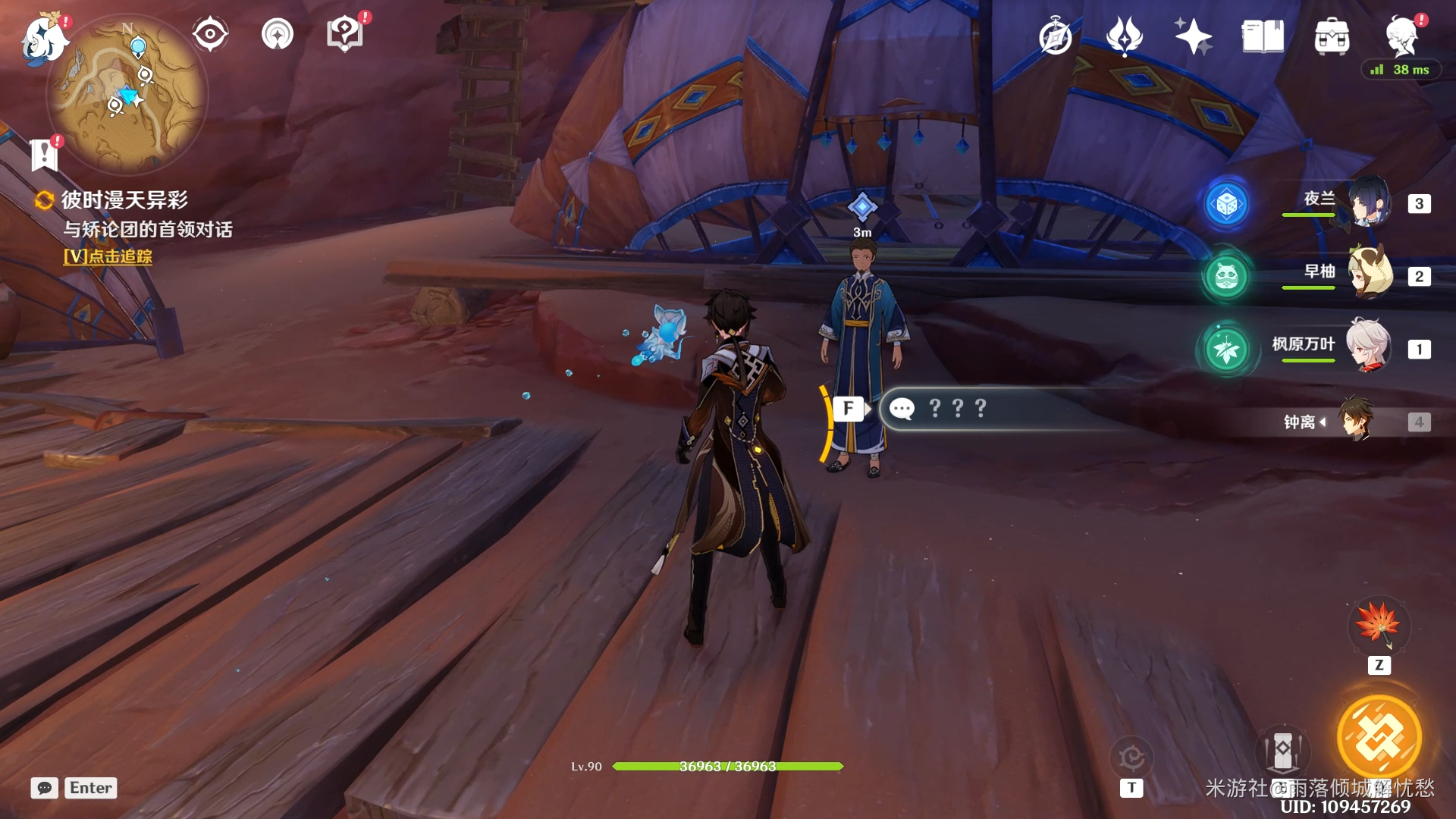Switch to party member 早柚
This screenshot has width=1456, height=819.
click(1369, 275)
